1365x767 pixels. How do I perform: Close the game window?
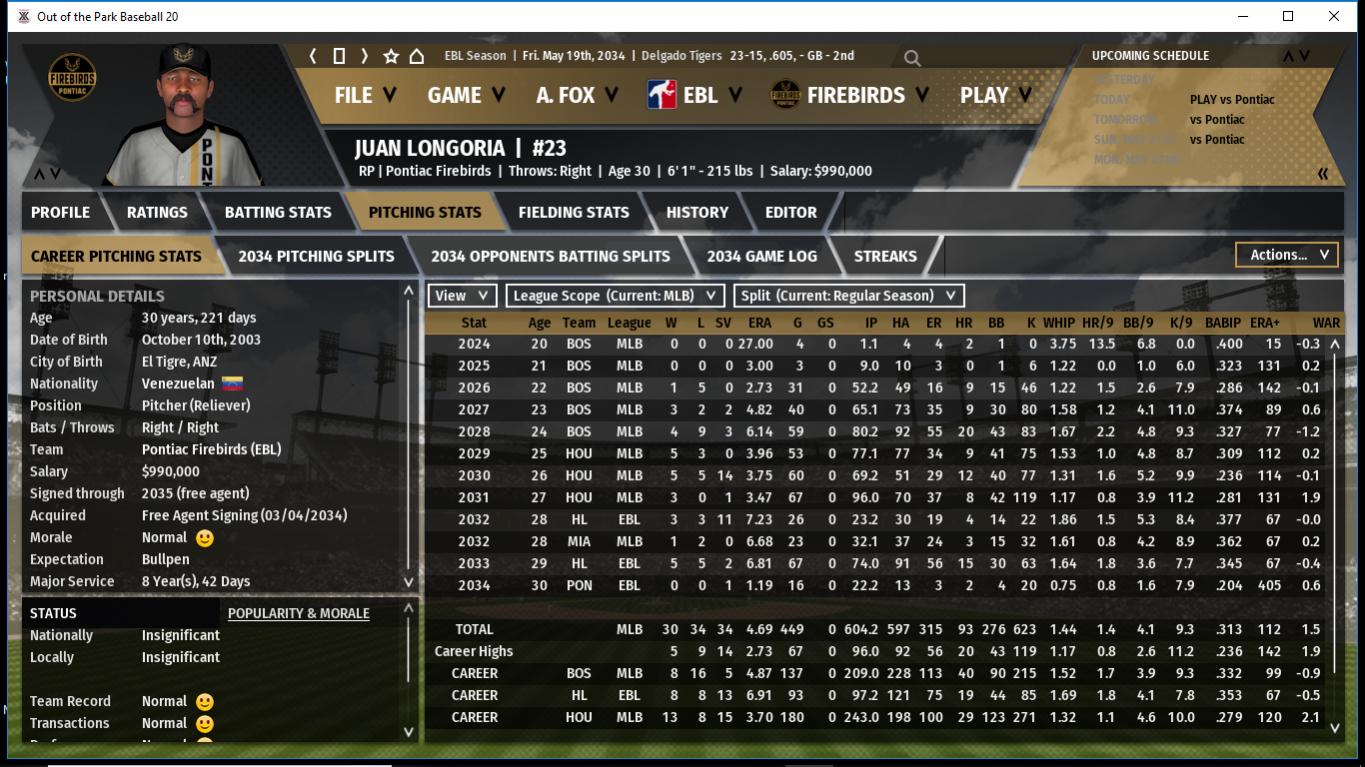1334,16
